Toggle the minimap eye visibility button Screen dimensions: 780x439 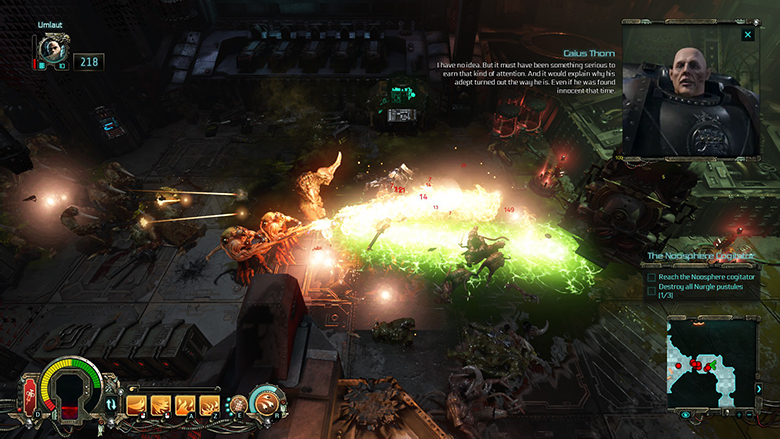686,414
